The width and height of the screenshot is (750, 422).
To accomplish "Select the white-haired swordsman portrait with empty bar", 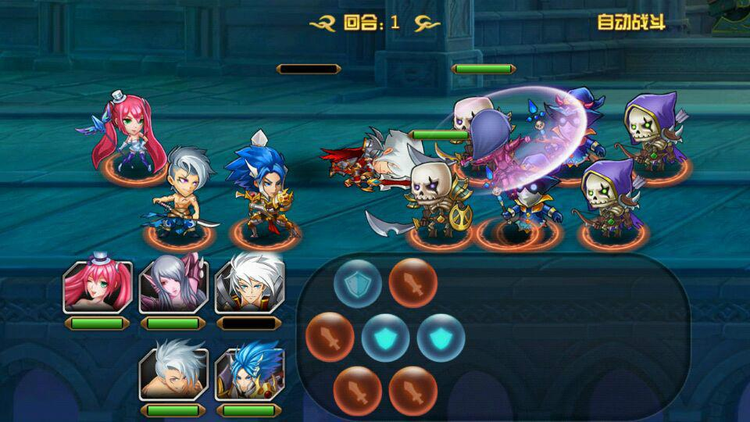I will [249, 286].
